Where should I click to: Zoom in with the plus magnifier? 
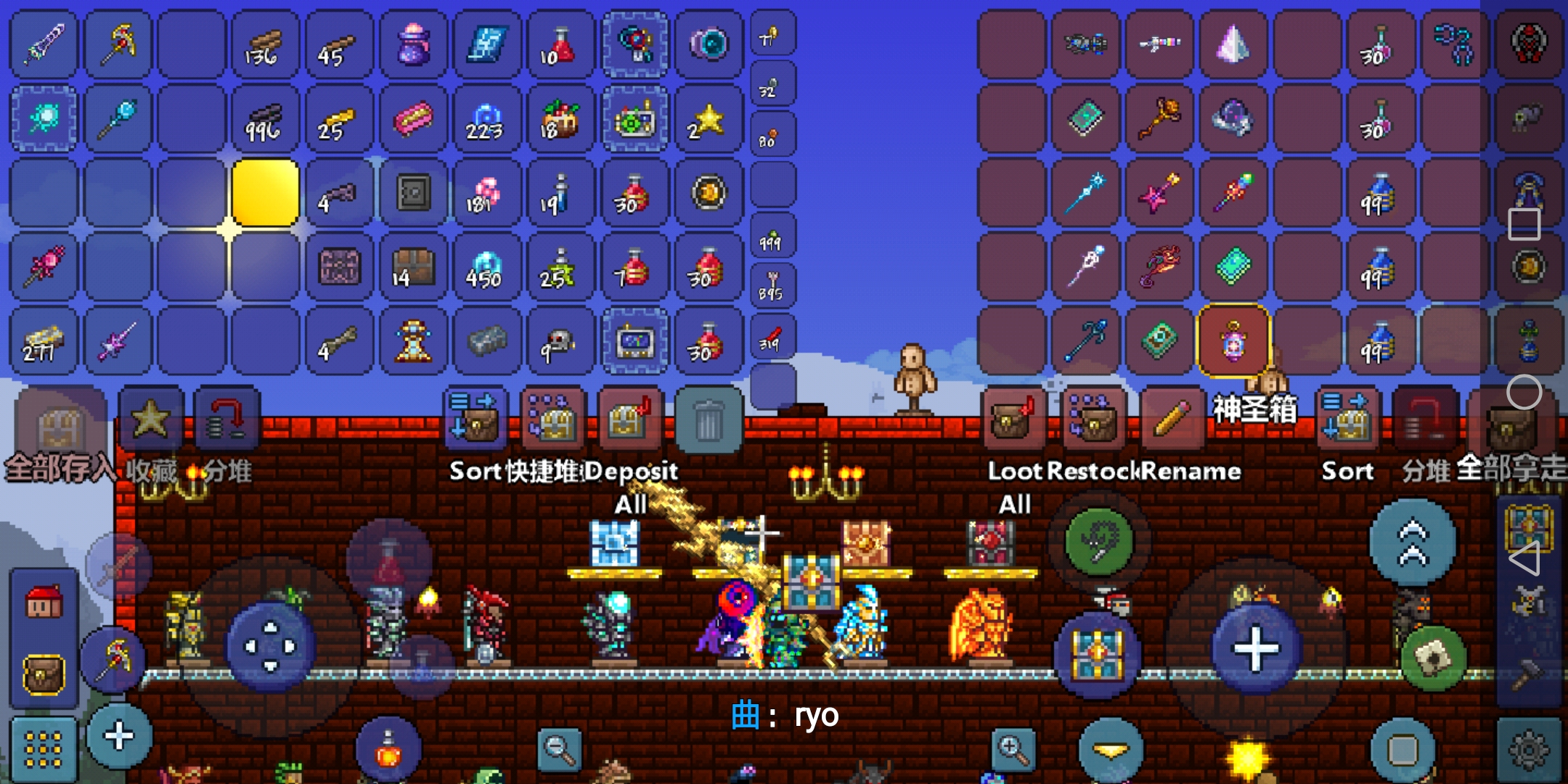coord(1013,749)
